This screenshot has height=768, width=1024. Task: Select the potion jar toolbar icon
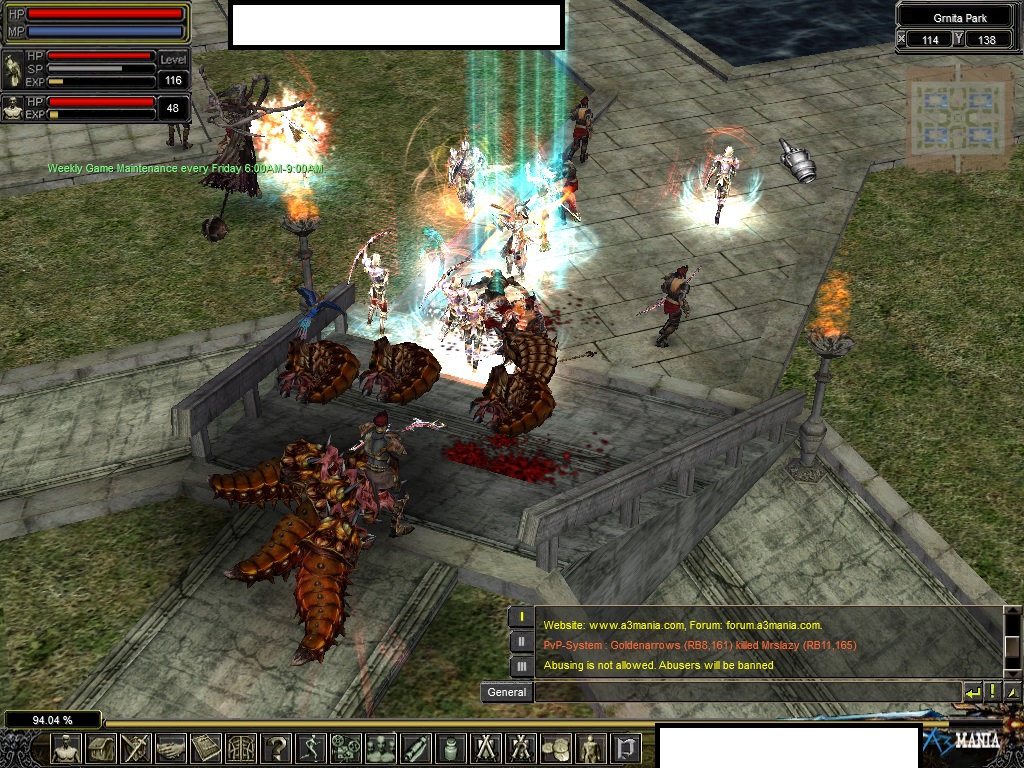tap(451, 748)
